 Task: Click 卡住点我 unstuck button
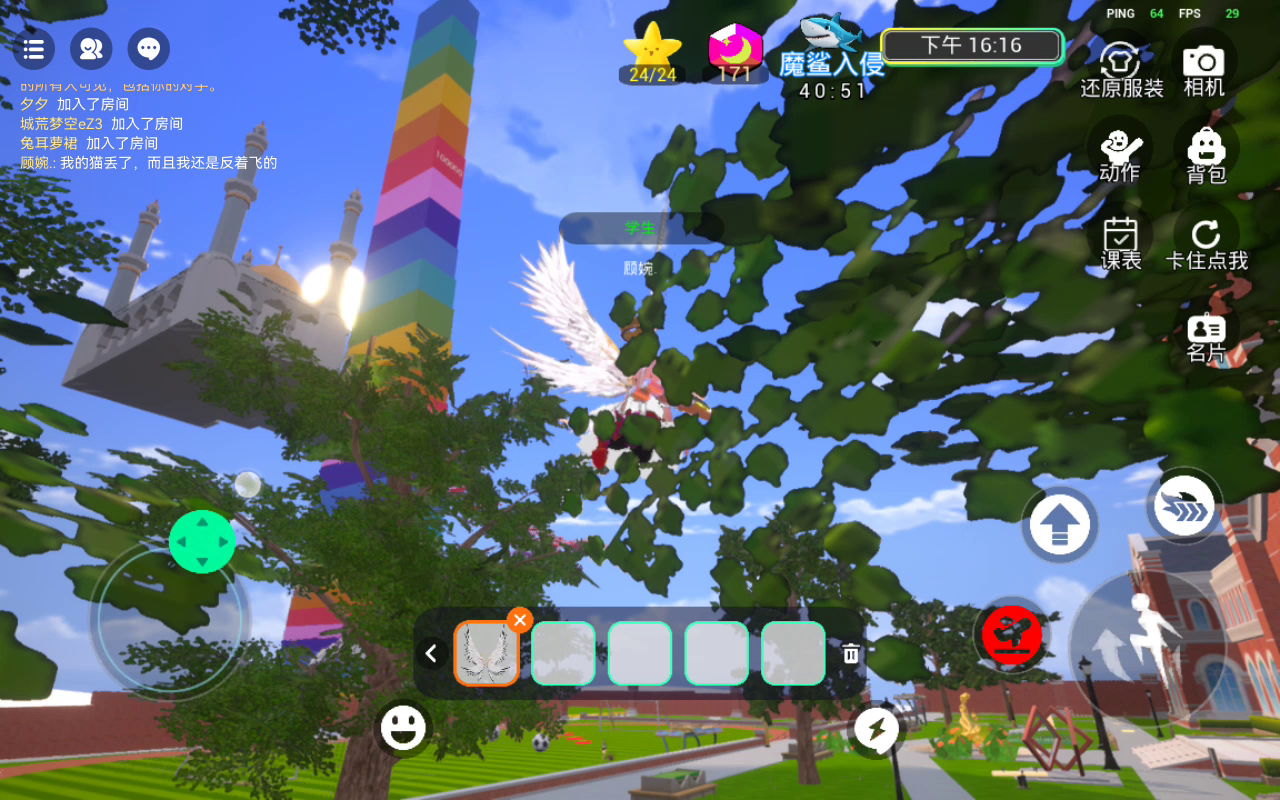coord(1206,243)
